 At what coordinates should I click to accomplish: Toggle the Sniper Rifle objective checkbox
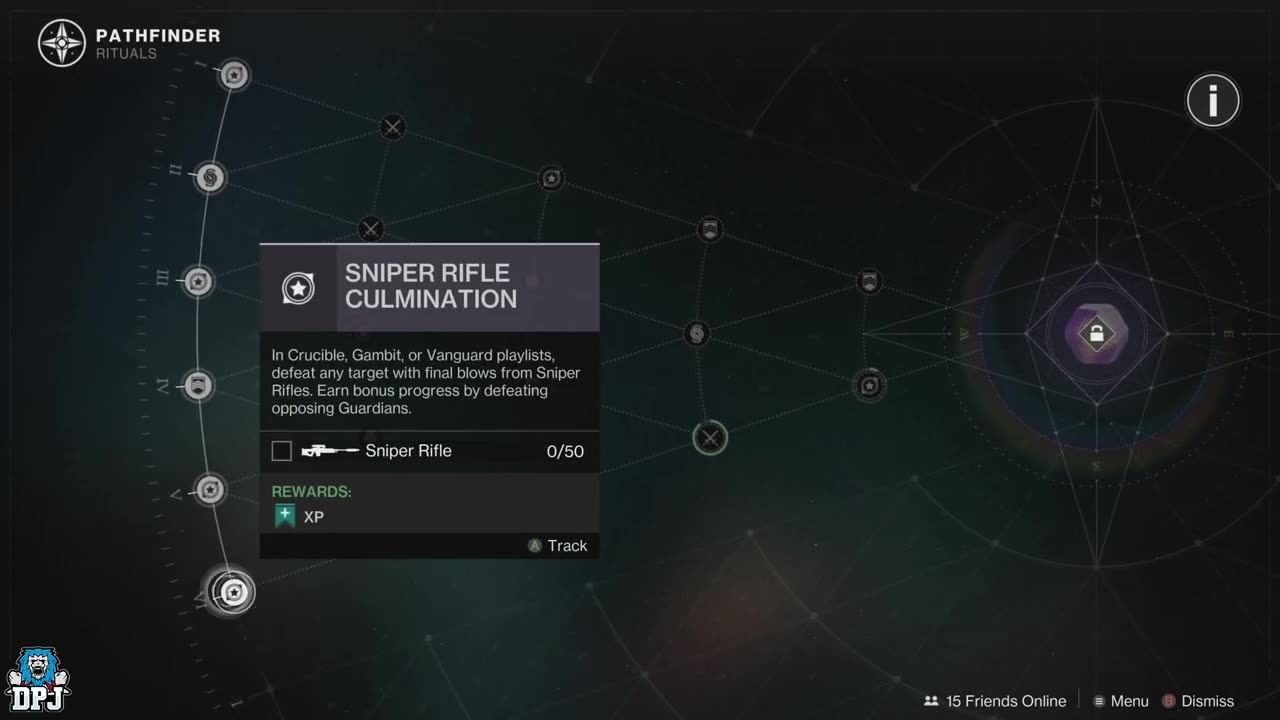(281, 450)
